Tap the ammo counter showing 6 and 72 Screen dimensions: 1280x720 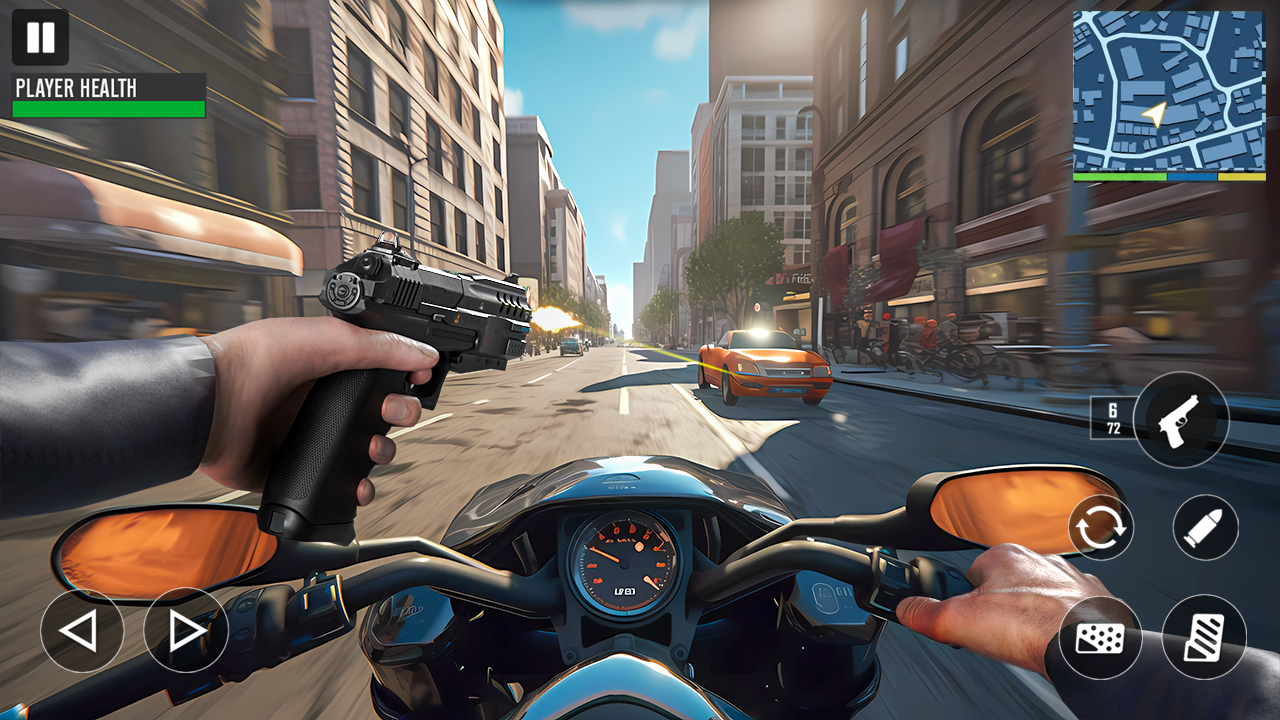pos(1113,419)
